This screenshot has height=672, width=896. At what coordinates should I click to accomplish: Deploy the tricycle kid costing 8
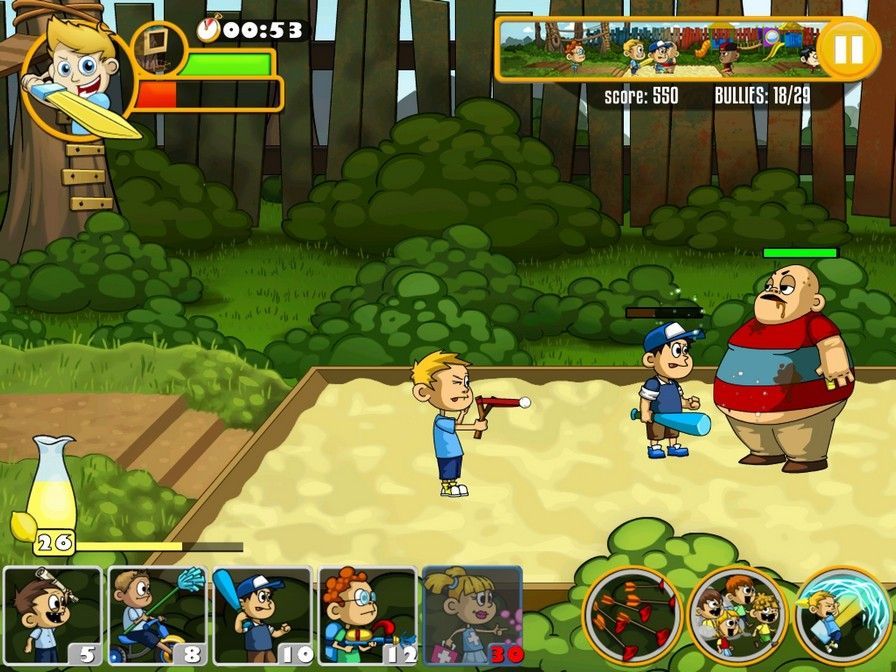click(157, 616)
